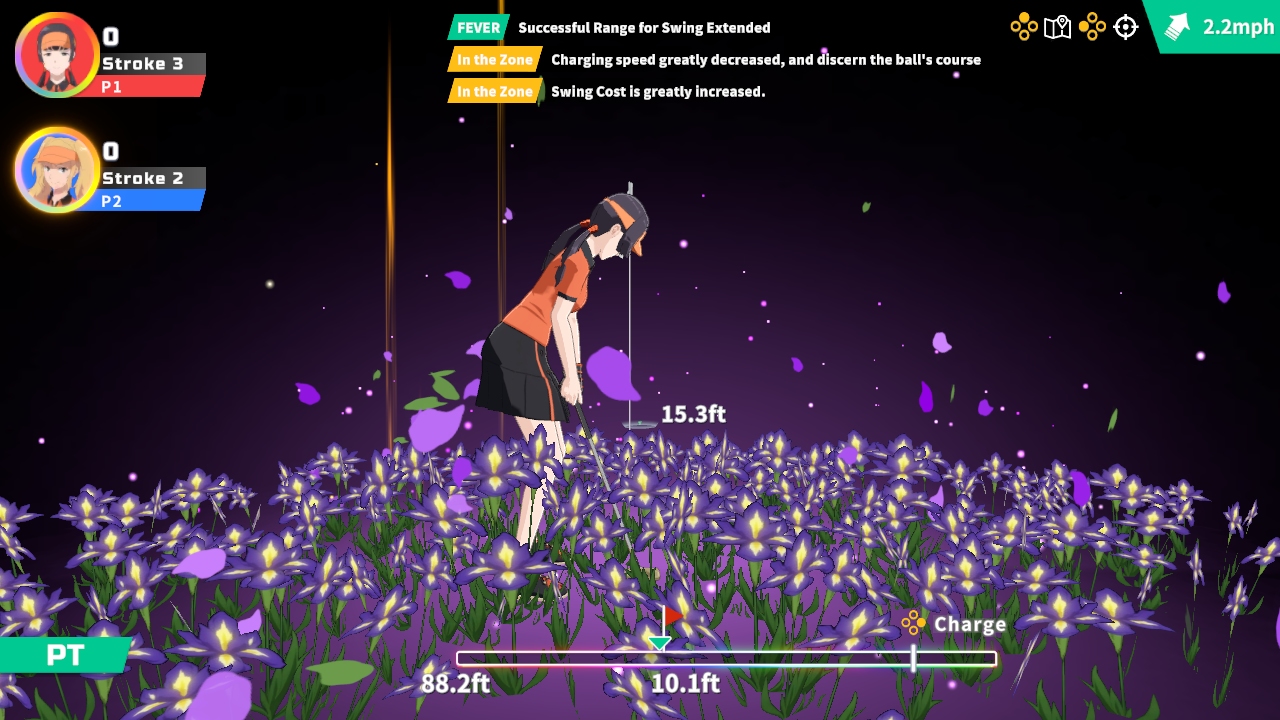
Task: Click the FEVER status badge
Action: tap(477, 28)
